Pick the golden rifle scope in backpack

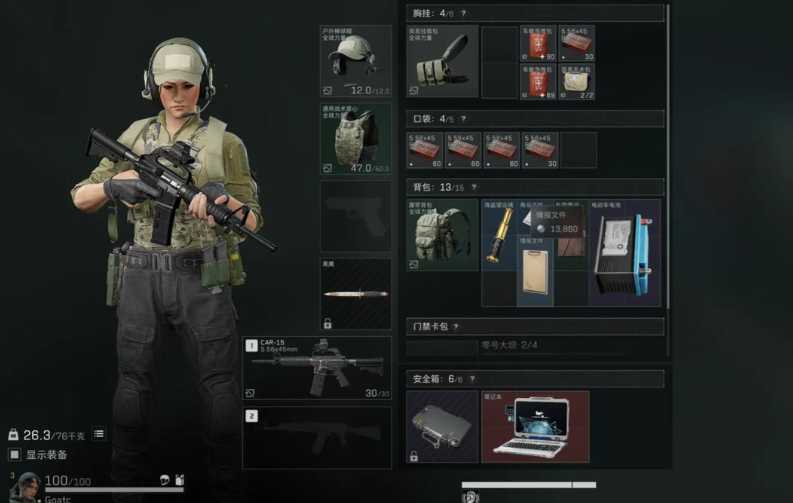tap(498, 236)
